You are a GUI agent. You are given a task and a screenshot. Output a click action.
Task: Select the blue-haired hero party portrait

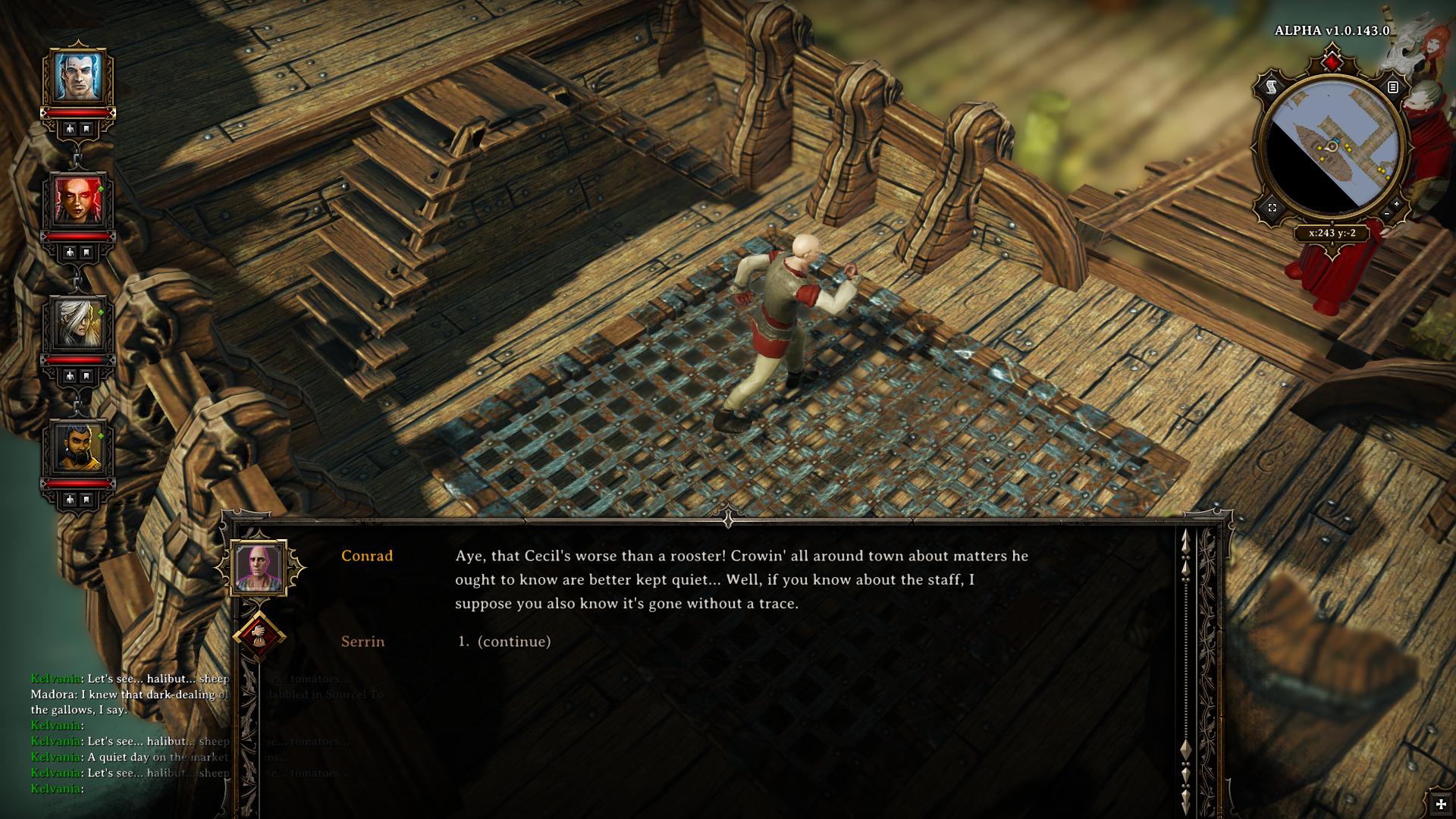(78, 77)
